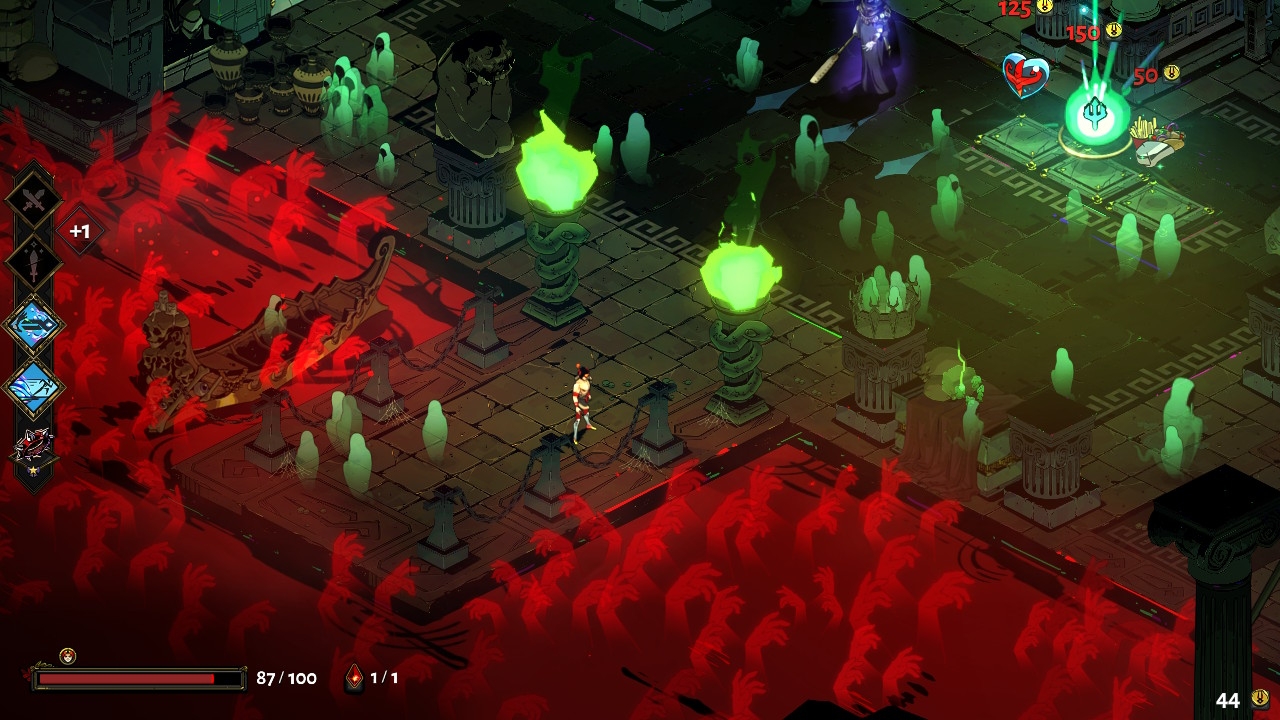Viewport: 1280px width, 720px height.
Task: Select the crossed swords attack slot
Action: [x=34, y=200]
